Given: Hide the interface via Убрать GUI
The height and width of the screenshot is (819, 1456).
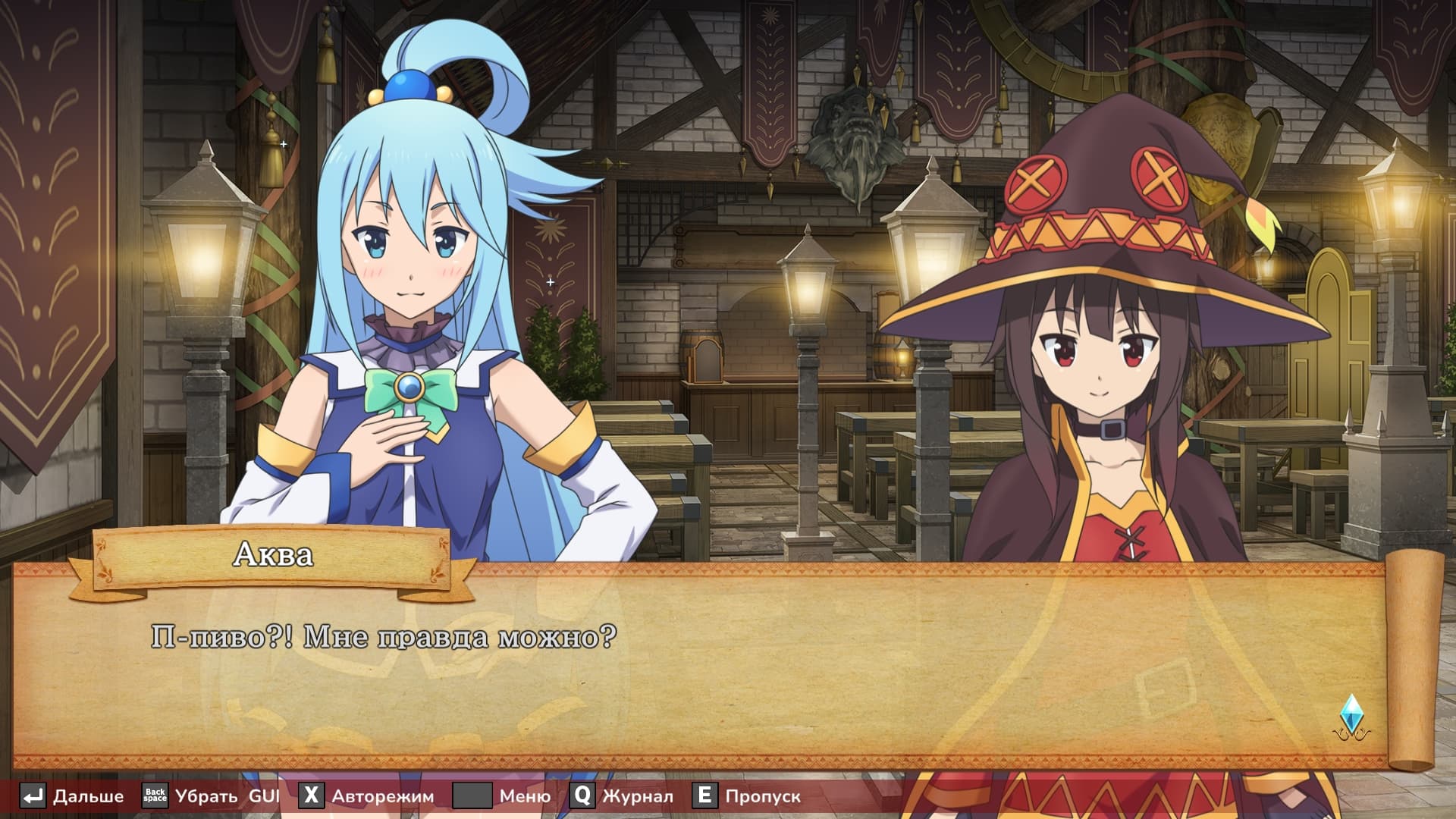Looking at the screenshot, I should pyautogui.click(x=212, y=796).
